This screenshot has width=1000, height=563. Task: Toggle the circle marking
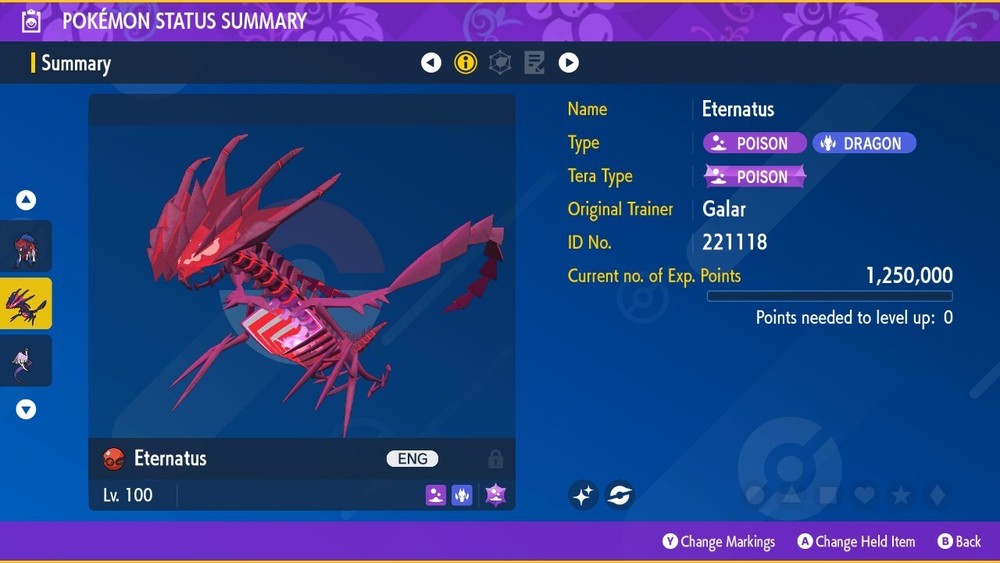(x=756, y=495)
